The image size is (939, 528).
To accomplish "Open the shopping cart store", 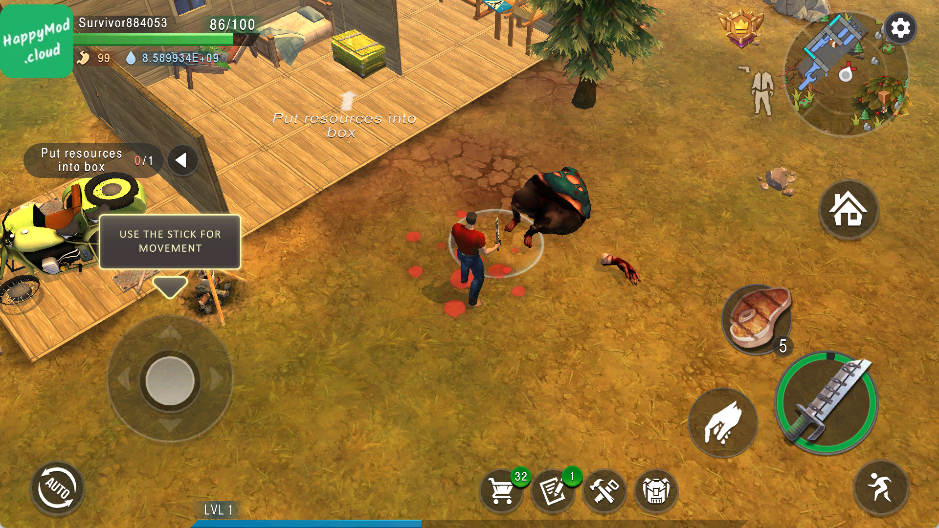I will pos(502,490).
